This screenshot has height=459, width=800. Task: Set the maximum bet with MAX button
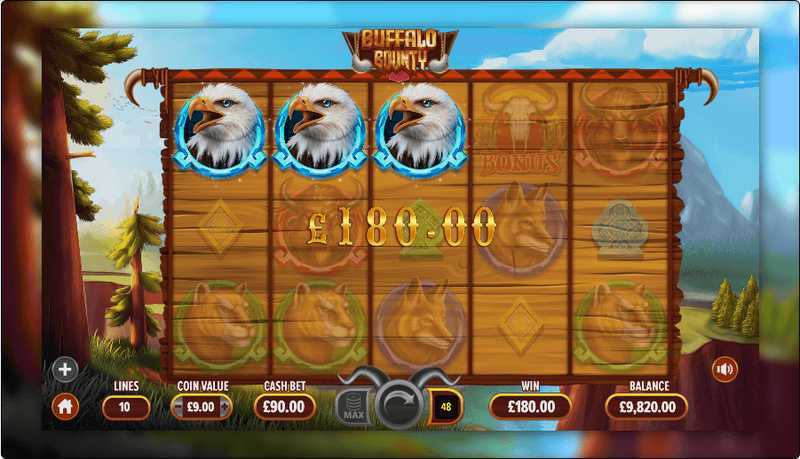pos(352,407)
